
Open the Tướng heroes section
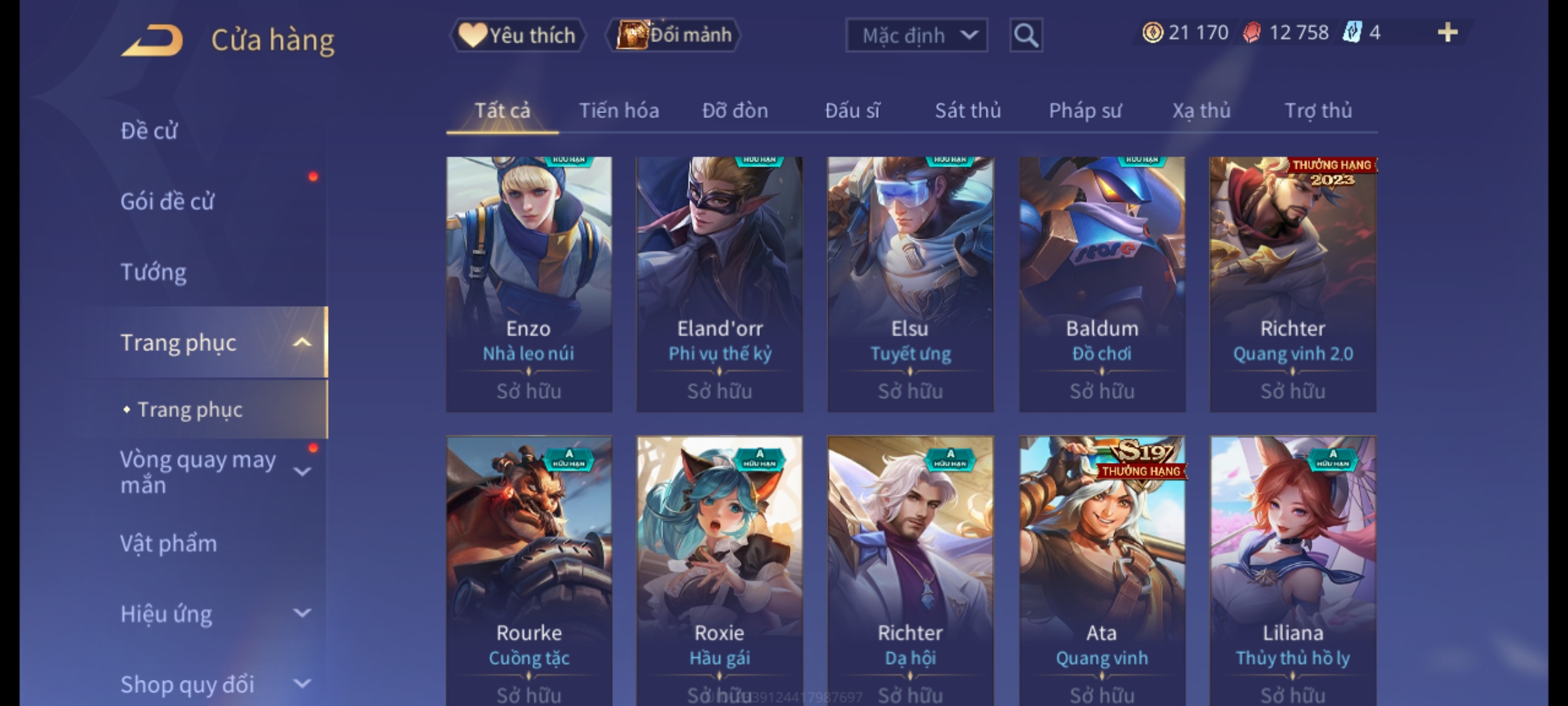click(x=154, y=272)
